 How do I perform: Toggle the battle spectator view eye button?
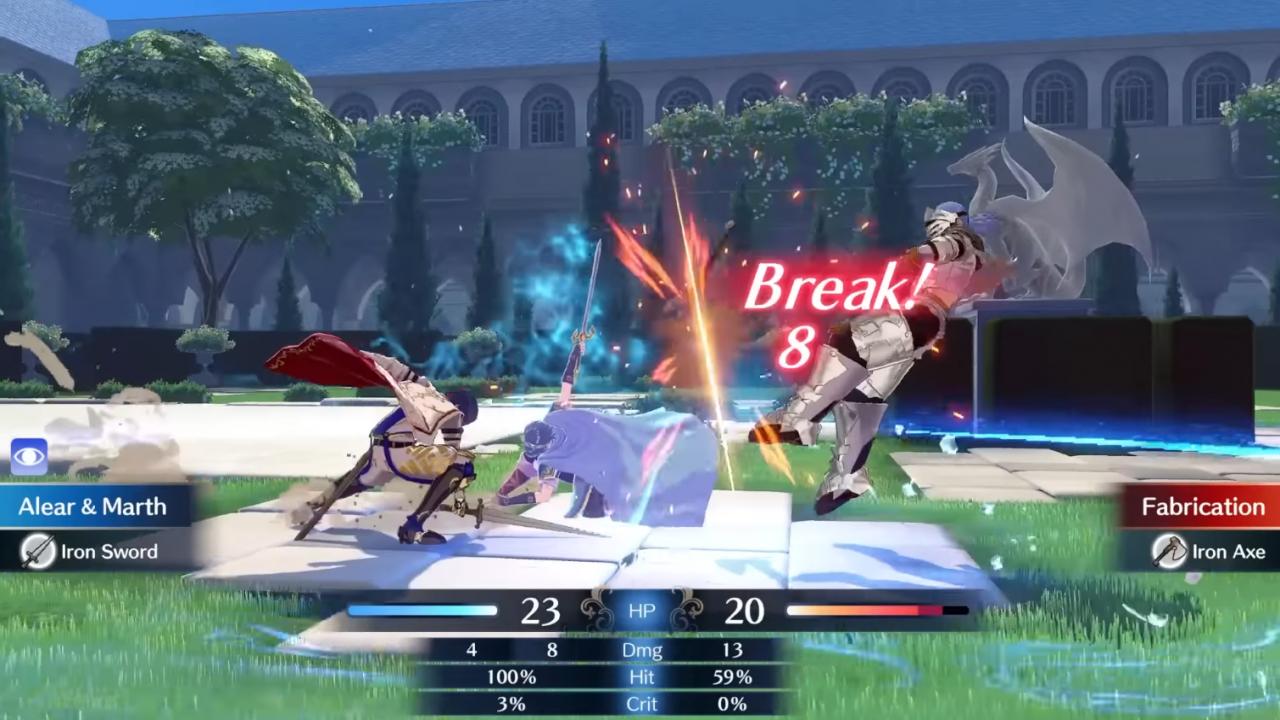click(30, 457)
